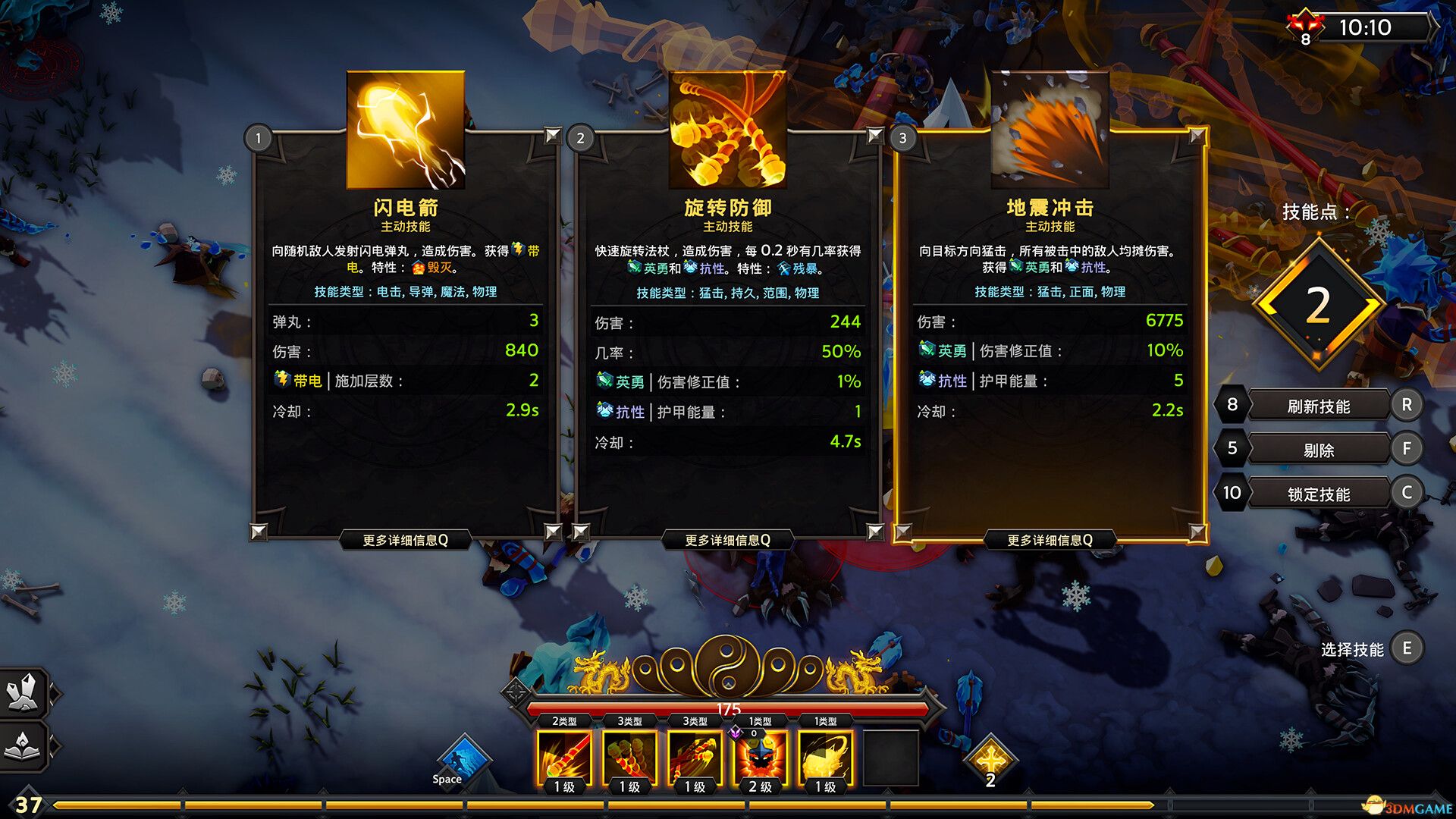Click the 英勇 buff icon on Earthquake Shock card
Screen dimensions: 1456x819
point(928,351)
